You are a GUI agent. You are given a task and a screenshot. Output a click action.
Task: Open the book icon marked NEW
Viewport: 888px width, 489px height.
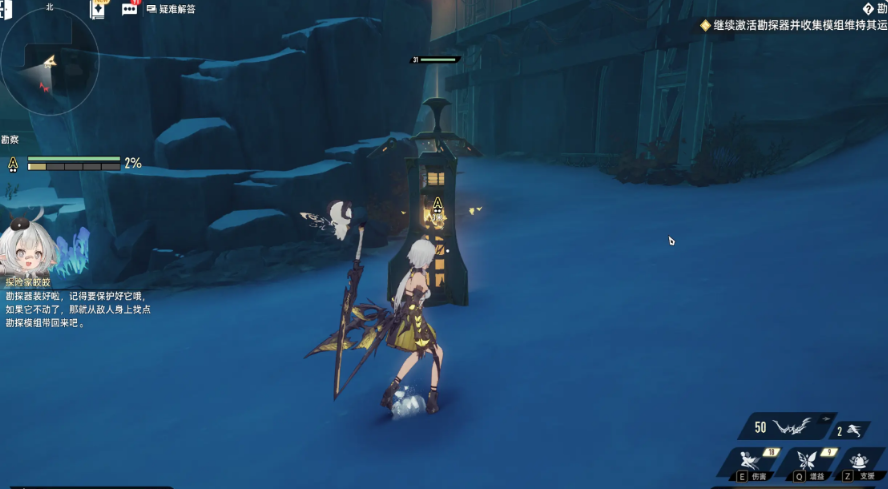pos(98,9)
